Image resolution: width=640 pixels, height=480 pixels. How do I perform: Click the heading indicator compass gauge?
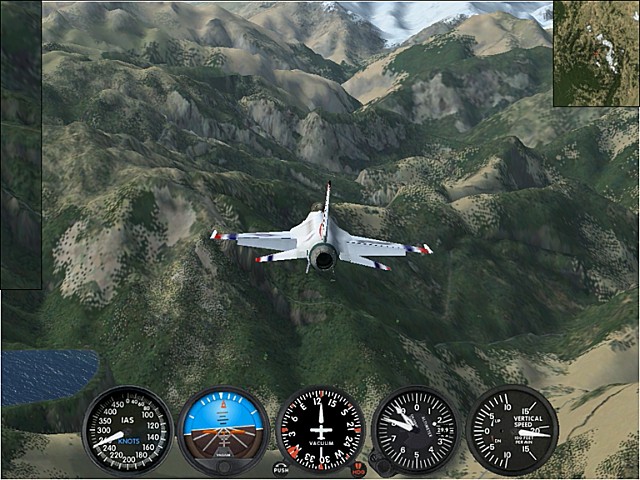point(319,430)
